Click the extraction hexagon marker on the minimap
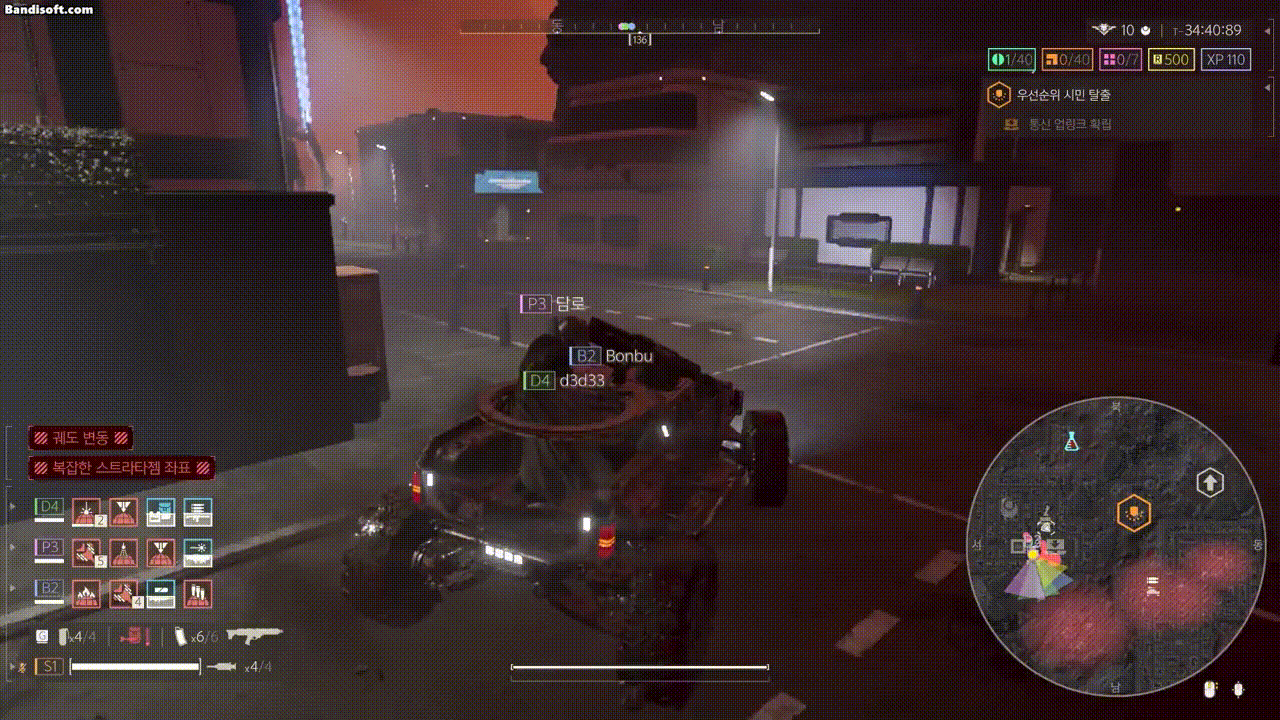This screenshot has width=1280, height=720. (x=1133, y=510)
